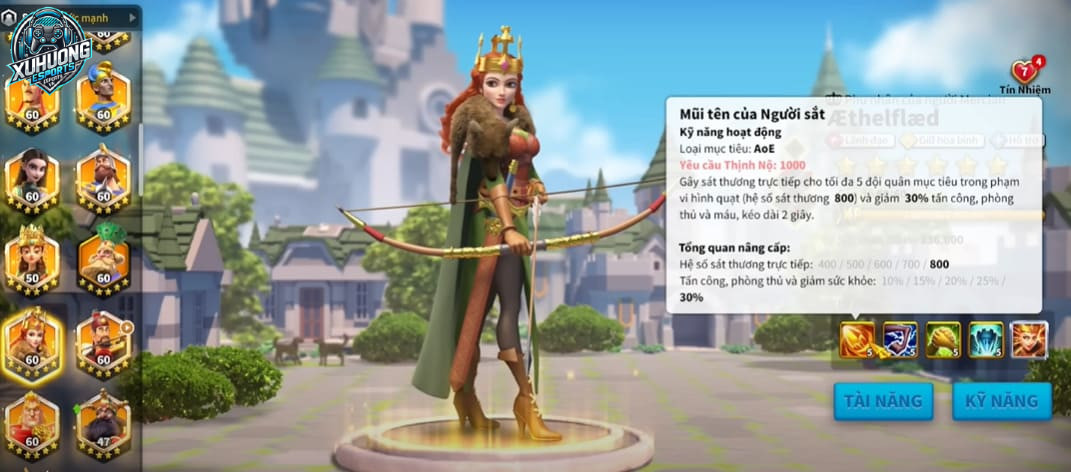This screenshot has width=1071, height=472.
Task: Select the highlighted red-haired Æthelflæd portrait
Action: tap(32, 342)
